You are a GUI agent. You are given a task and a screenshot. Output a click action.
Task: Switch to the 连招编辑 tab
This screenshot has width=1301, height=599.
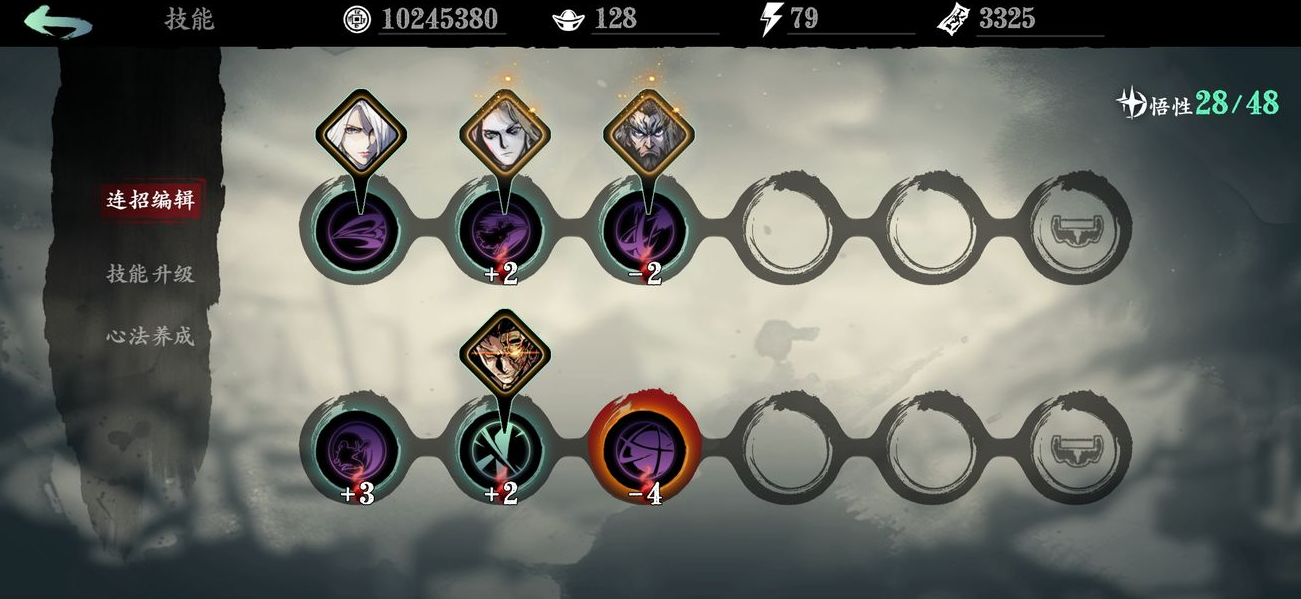click(150, 199)
